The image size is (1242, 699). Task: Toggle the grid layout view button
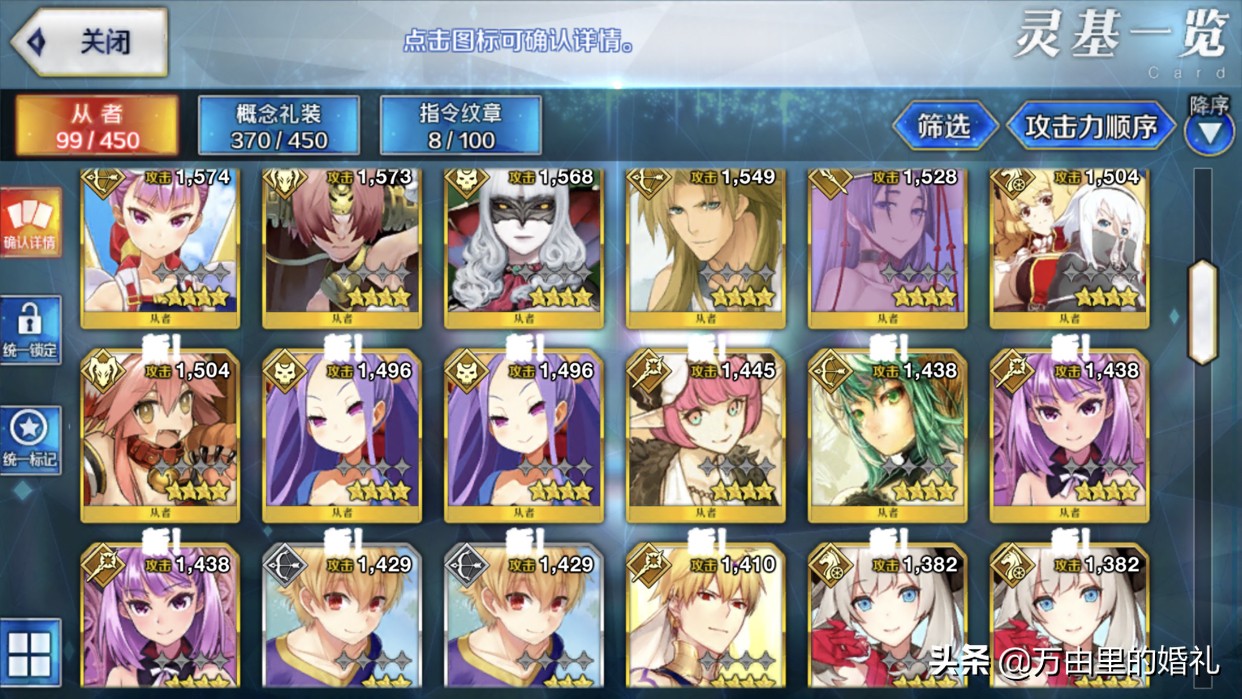click(x=30, y=652)
